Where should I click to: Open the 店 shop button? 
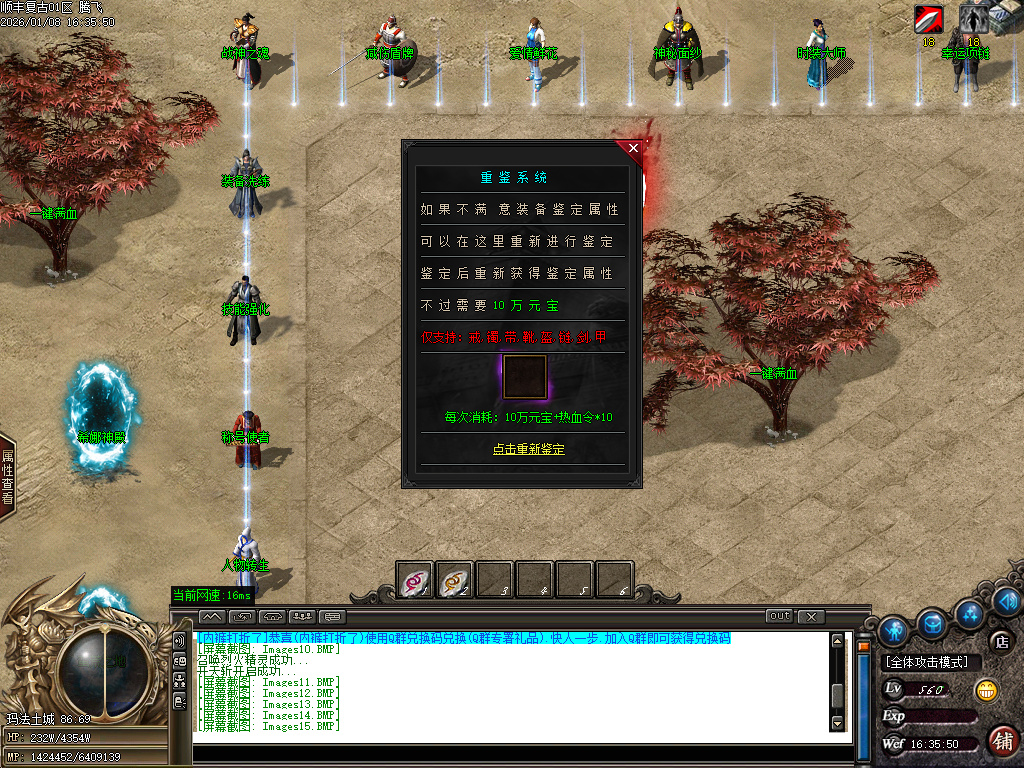[x=1000, y=641]
